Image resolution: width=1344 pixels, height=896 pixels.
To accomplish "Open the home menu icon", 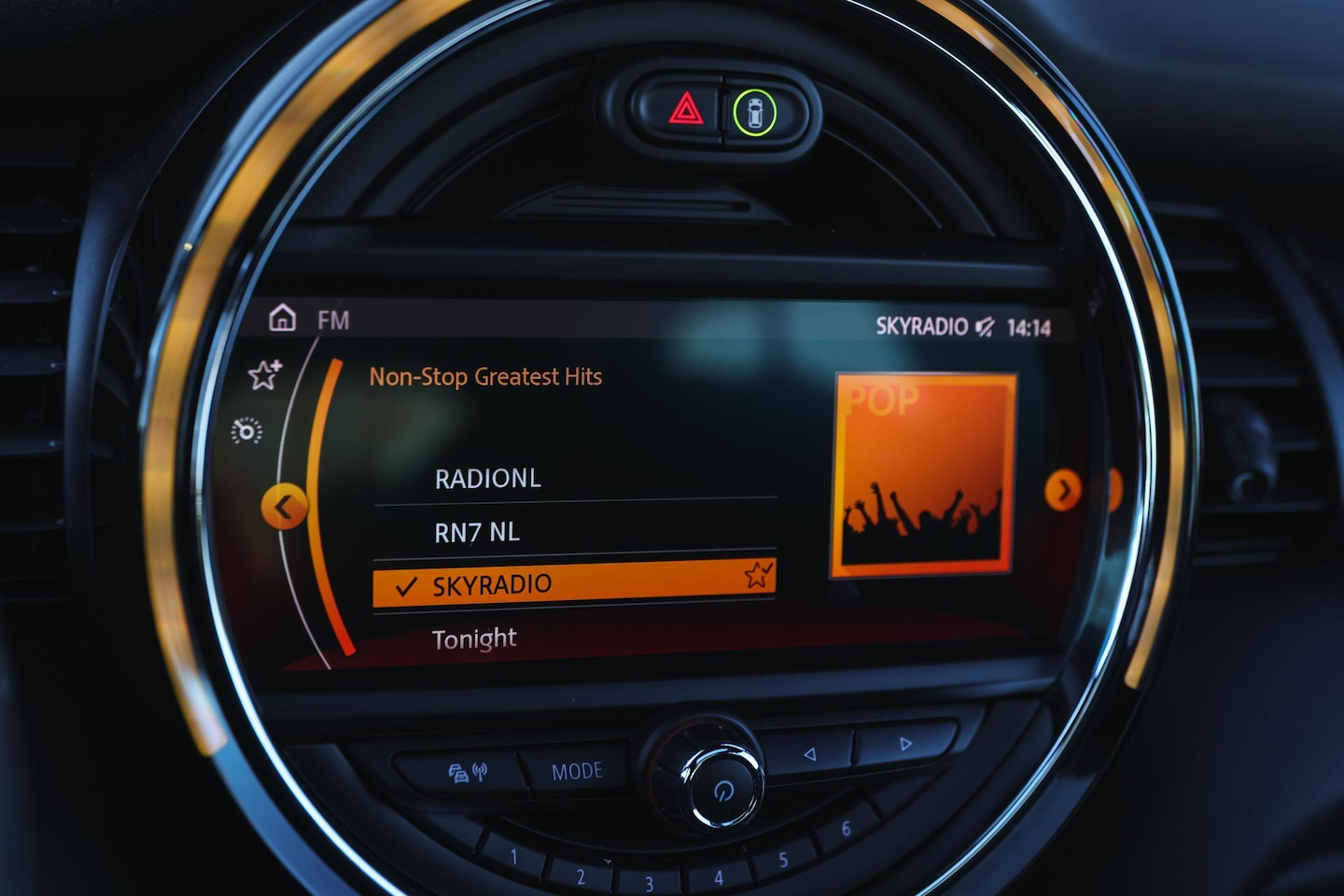I will pos(282,318).
